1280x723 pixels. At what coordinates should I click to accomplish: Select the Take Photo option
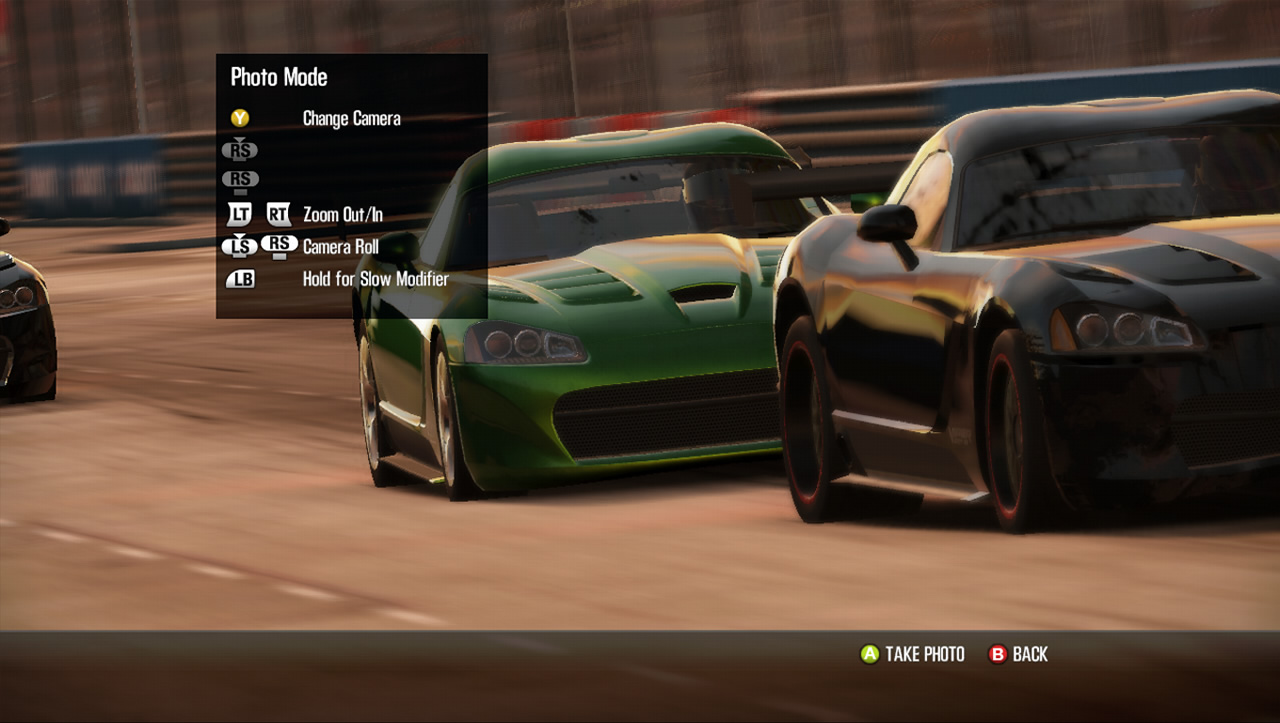click(924, 654)
